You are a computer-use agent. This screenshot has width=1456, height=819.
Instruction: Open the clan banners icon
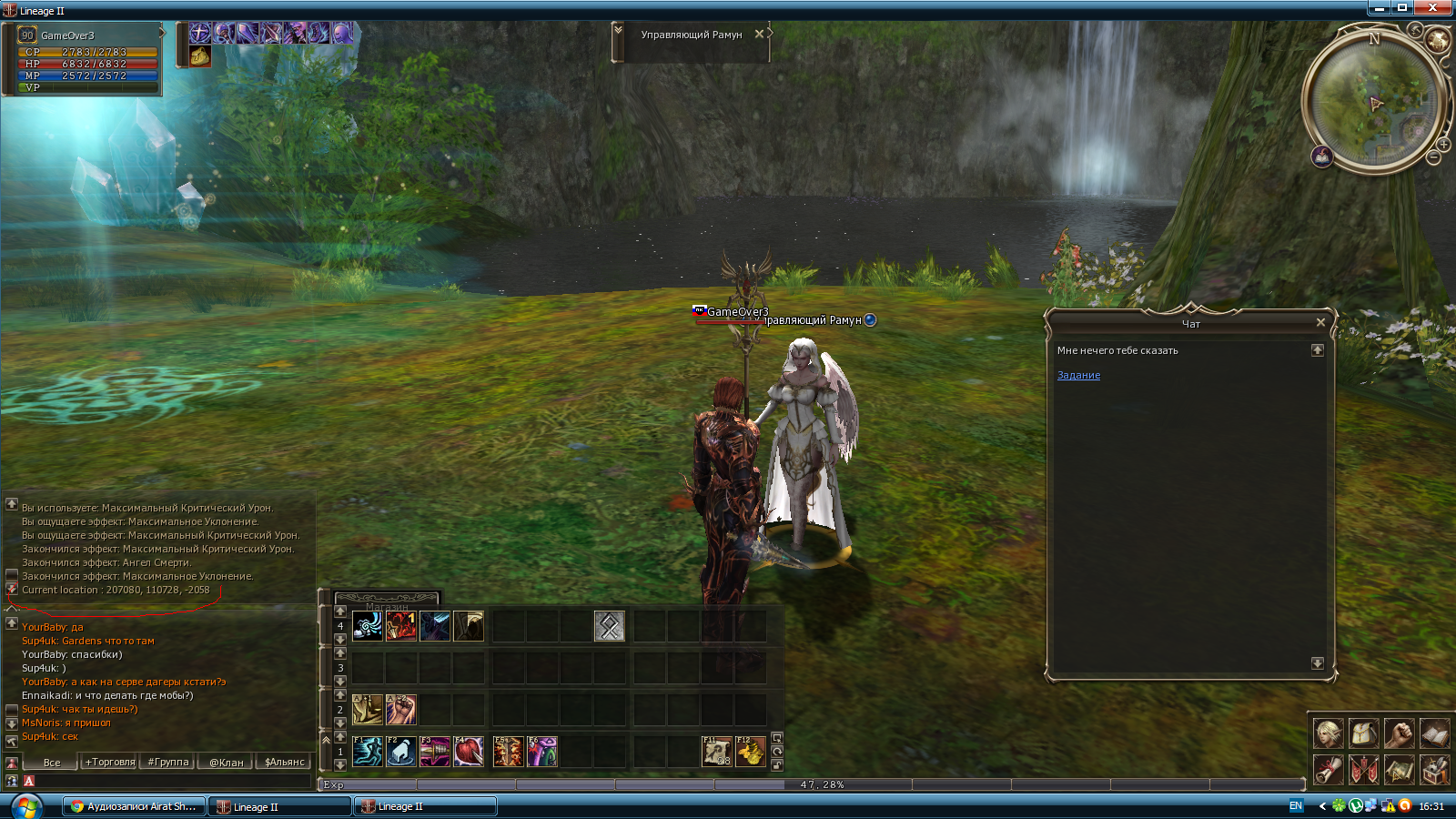point(1363,770)
